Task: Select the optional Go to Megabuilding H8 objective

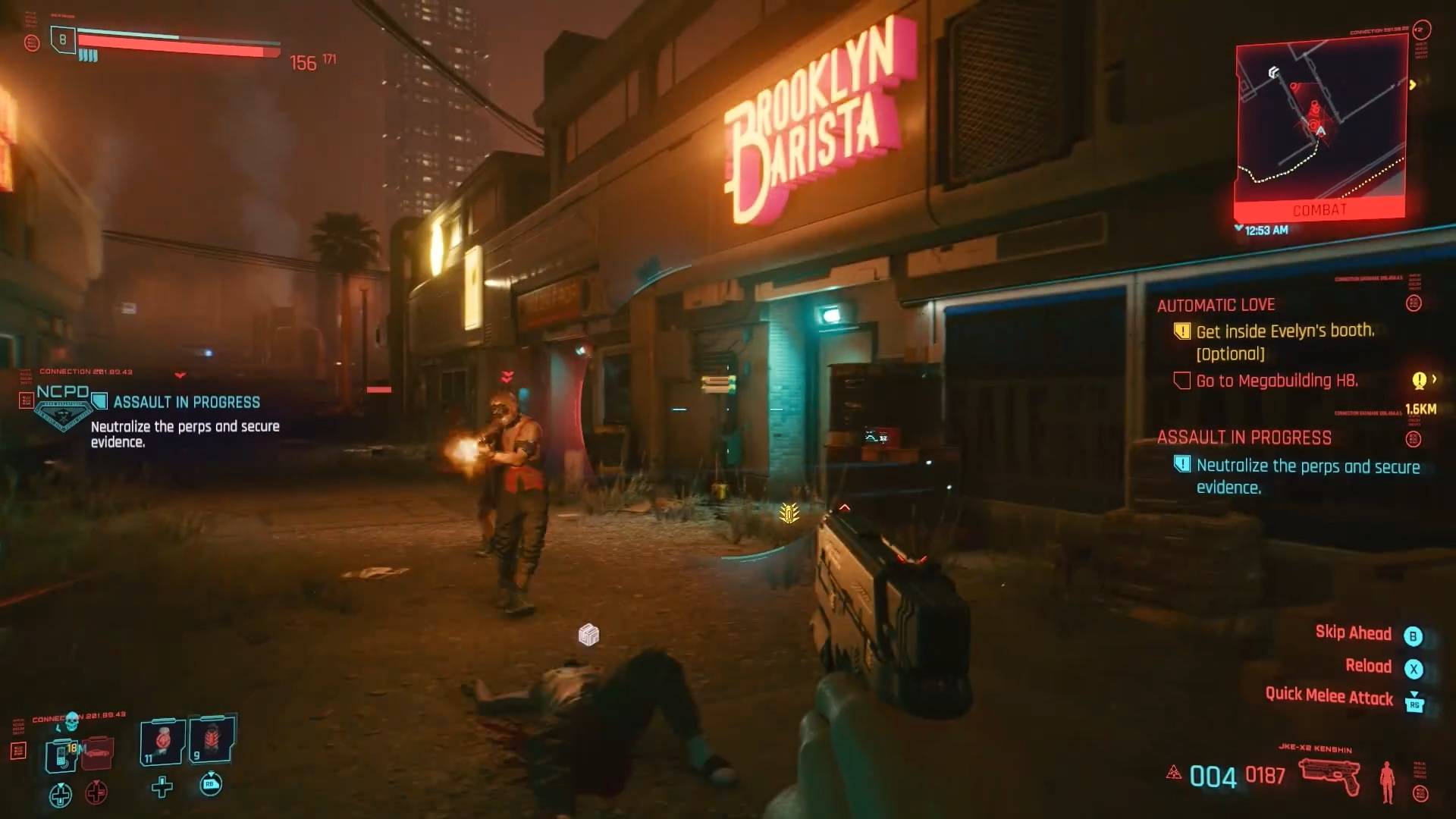Action: click(1276, 381)
